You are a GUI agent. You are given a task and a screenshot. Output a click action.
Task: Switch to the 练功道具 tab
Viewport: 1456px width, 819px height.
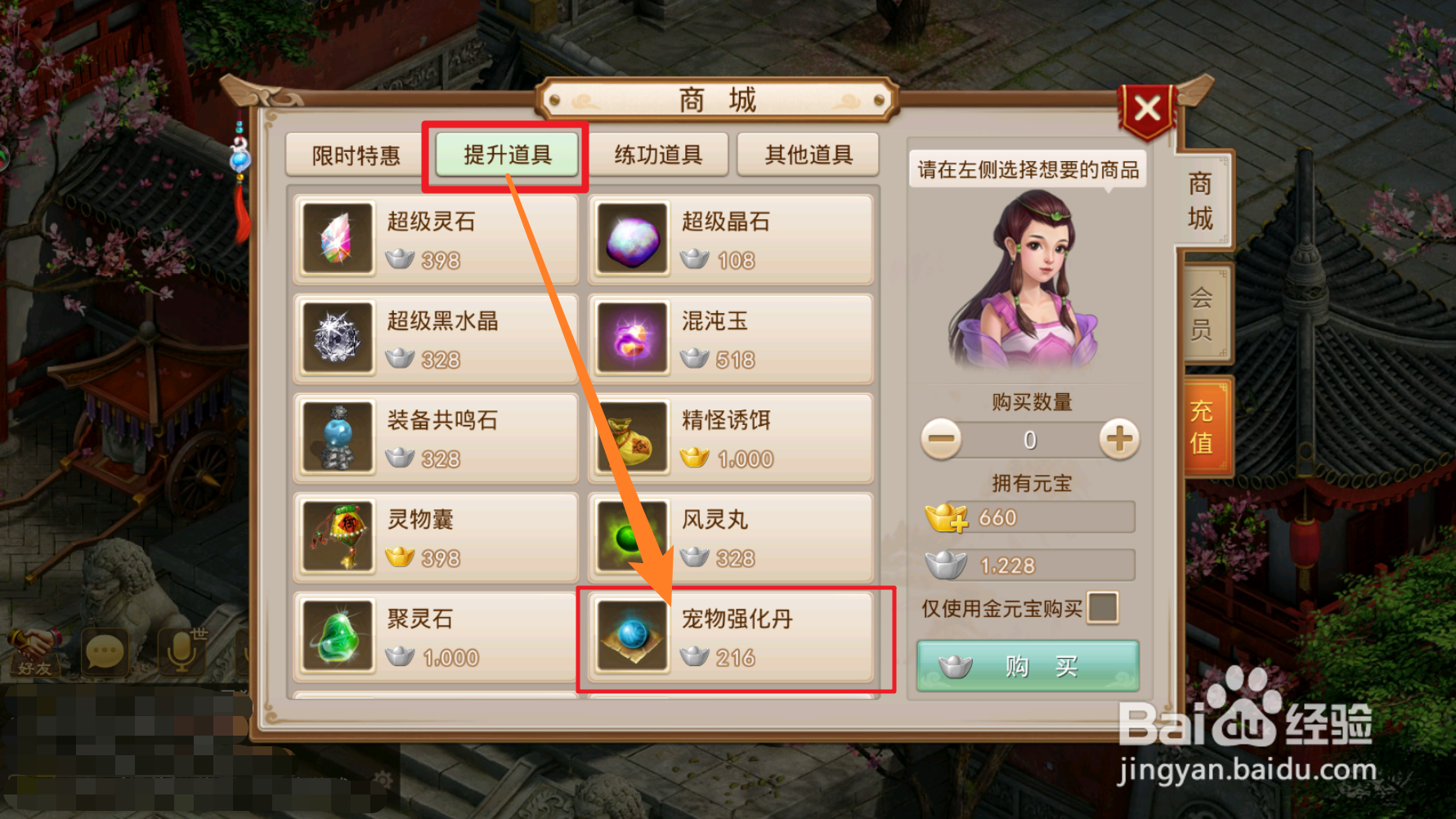658,154
